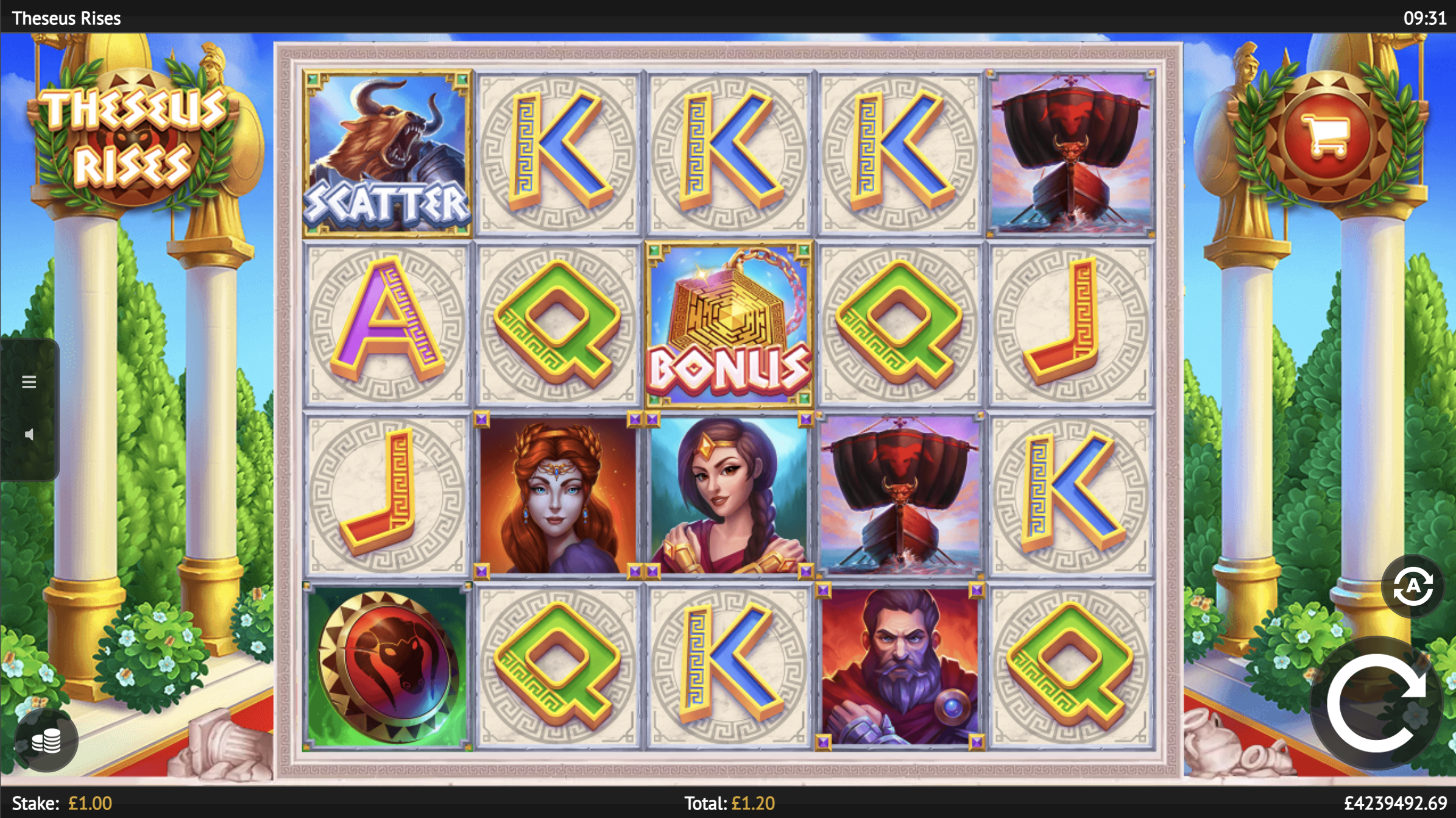Toggle the sound speaker icon
The width and height of the screenshot is (1456, 818).
coord(29,435)
